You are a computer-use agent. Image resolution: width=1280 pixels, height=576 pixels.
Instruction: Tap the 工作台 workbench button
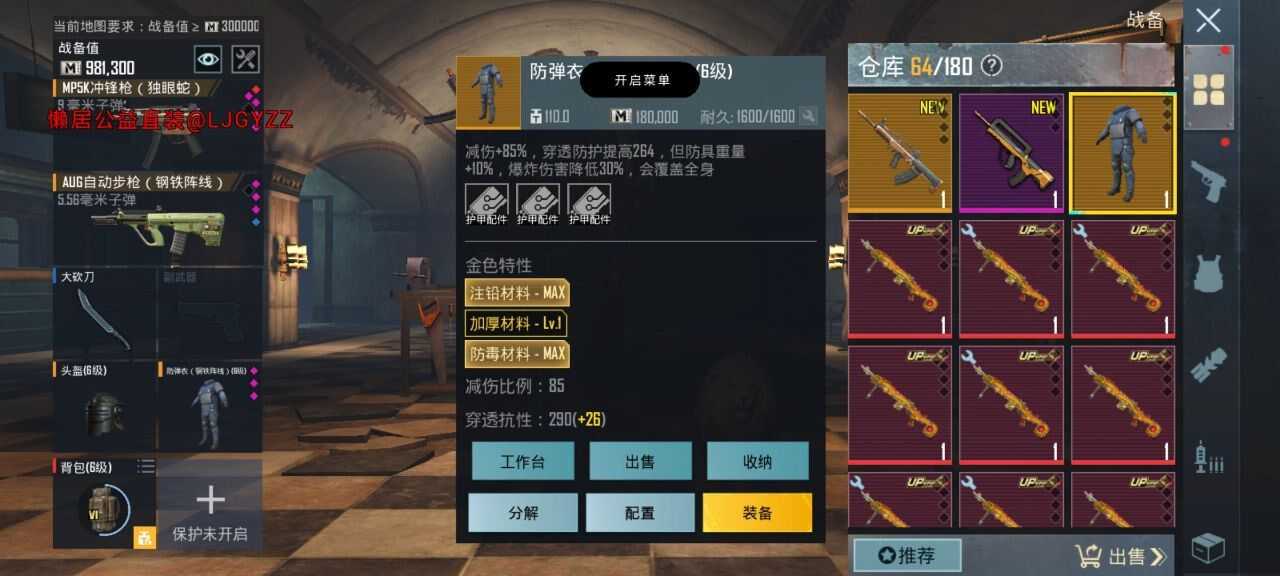[x=523, y=461]
